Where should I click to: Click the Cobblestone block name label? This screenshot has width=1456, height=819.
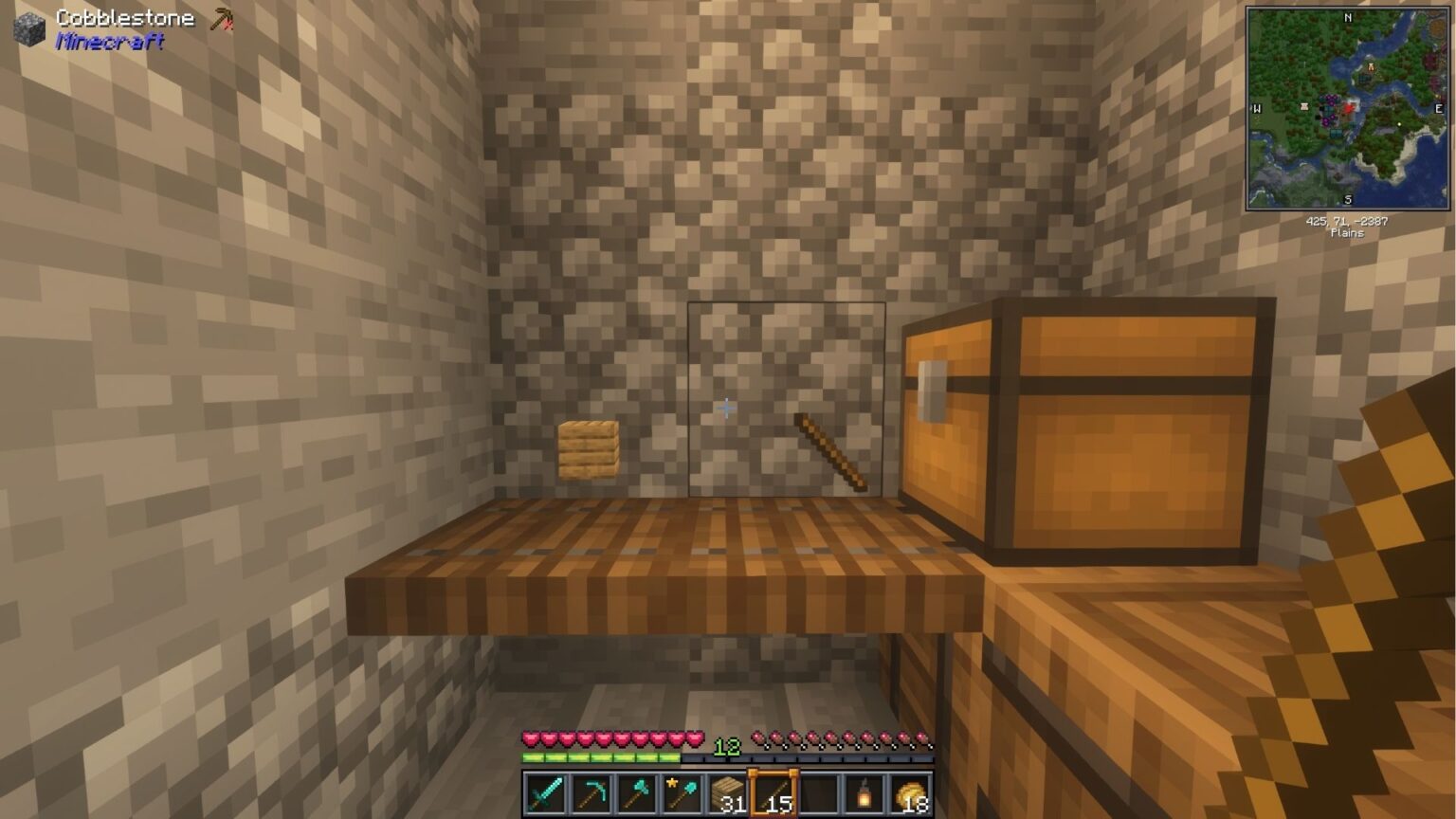124,17
